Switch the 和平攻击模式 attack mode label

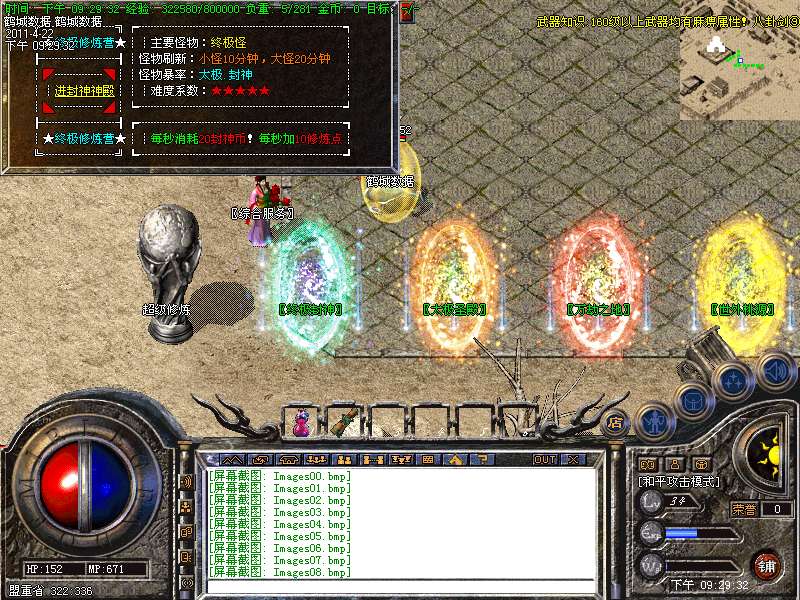click(680, 481)
